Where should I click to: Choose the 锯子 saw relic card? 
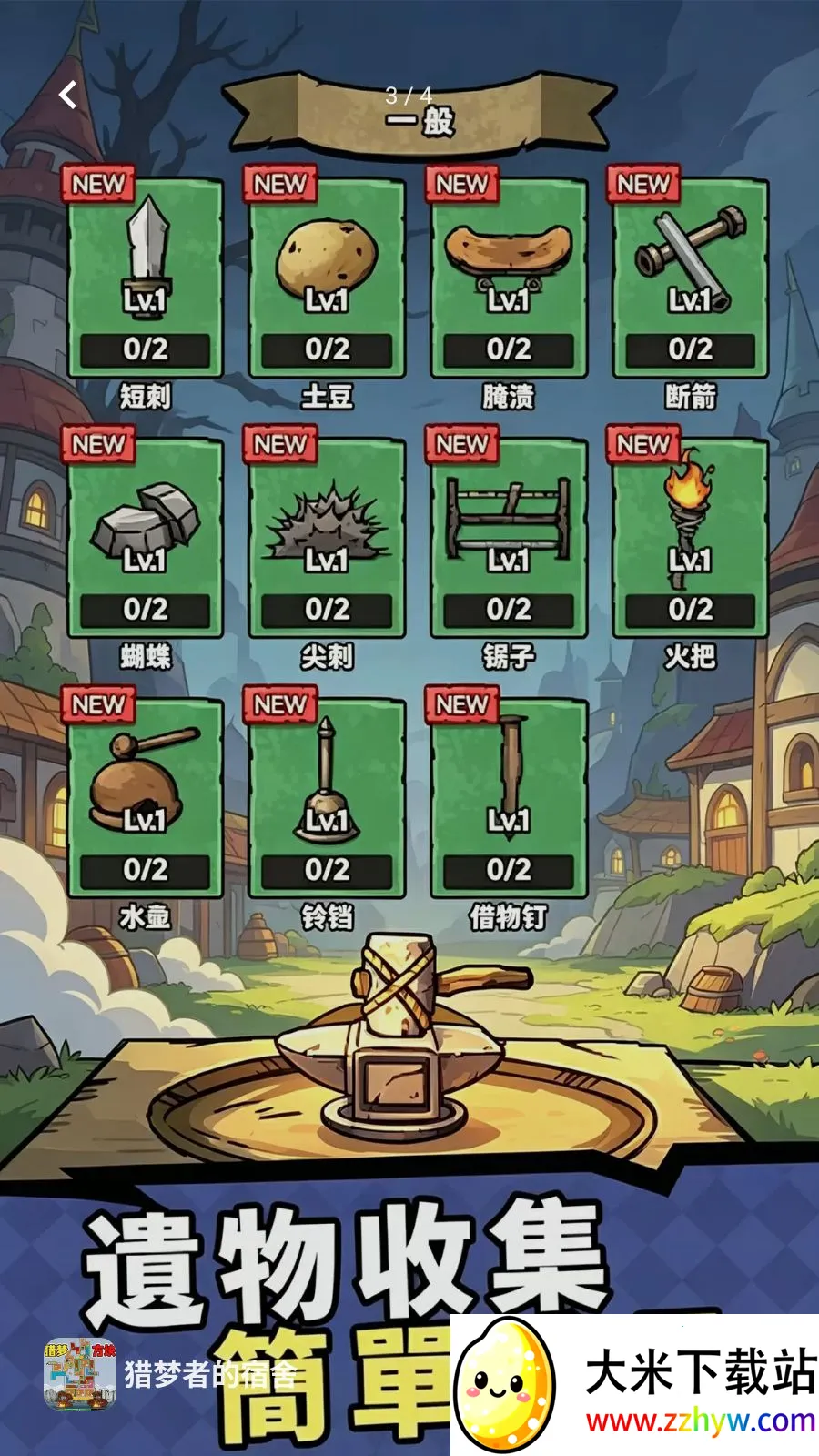coord(509,538)
